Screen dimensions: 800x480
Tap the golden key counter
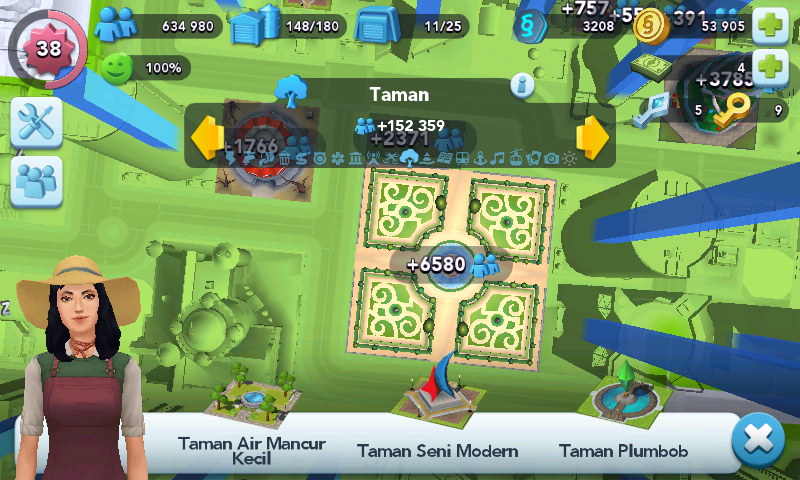pyautogui.click(x=740, y=108)
